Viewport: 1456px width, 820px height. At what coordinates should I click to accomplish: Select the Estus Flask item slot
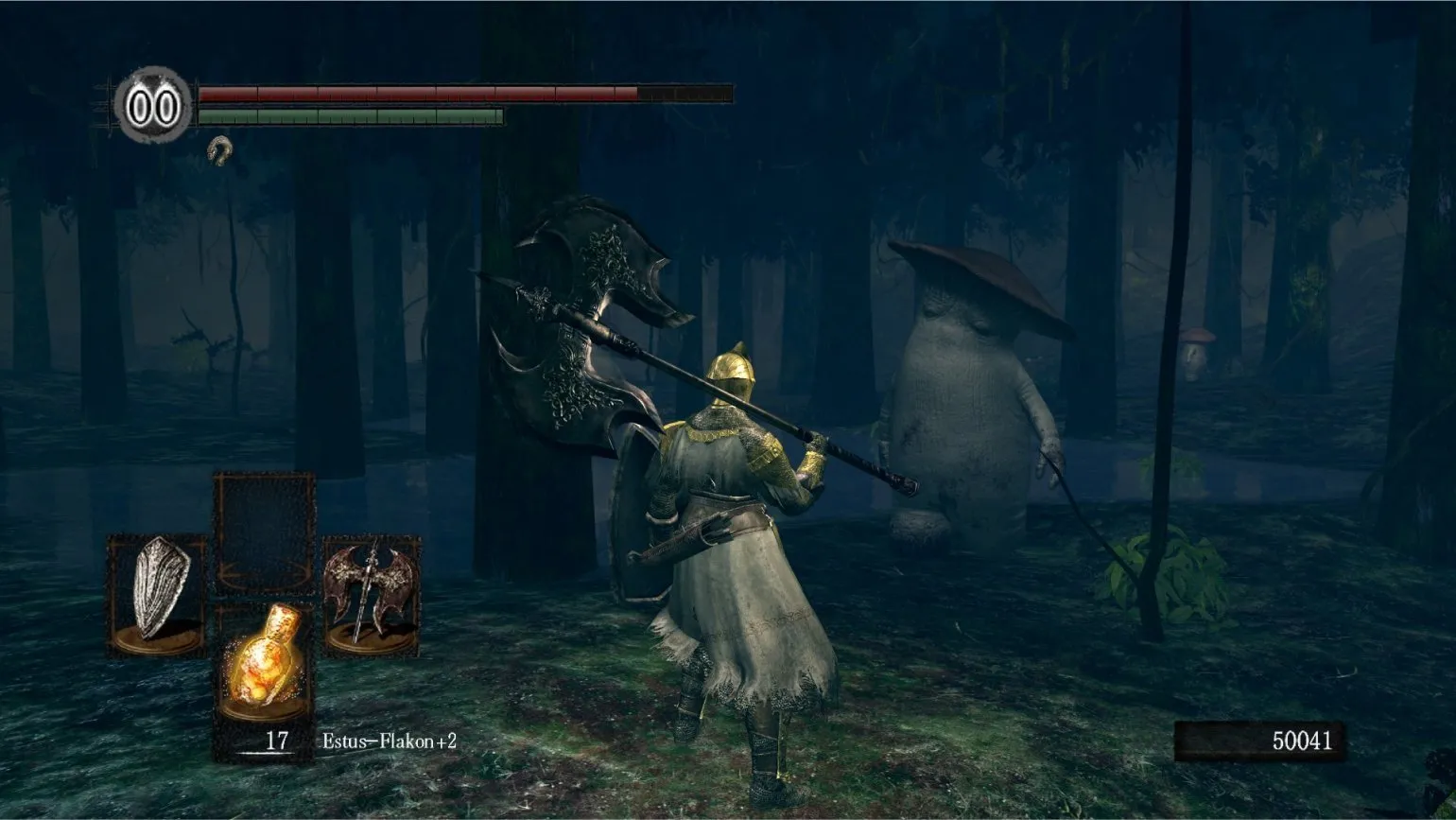pos(263,661)
